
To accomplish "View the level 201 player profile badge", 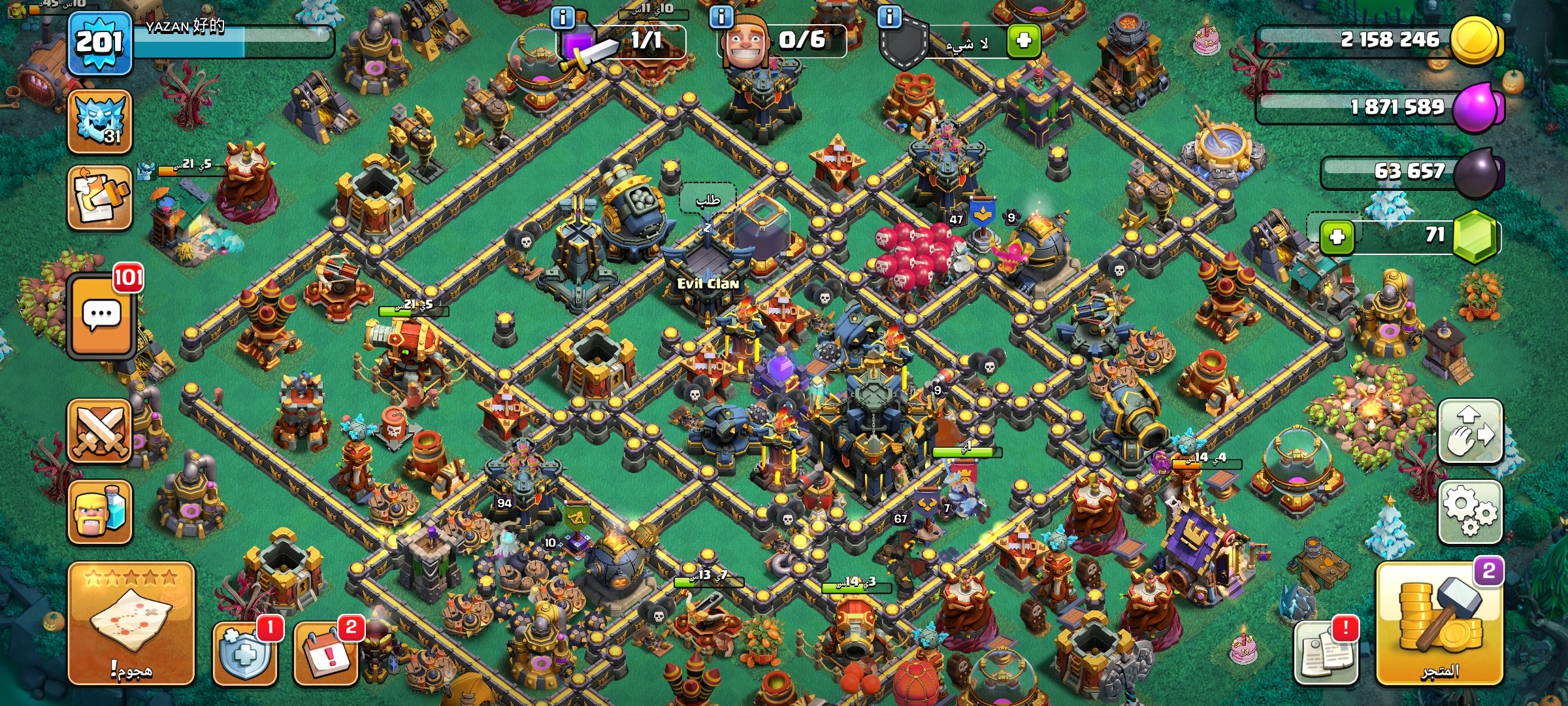I will [x=99, y=43].
